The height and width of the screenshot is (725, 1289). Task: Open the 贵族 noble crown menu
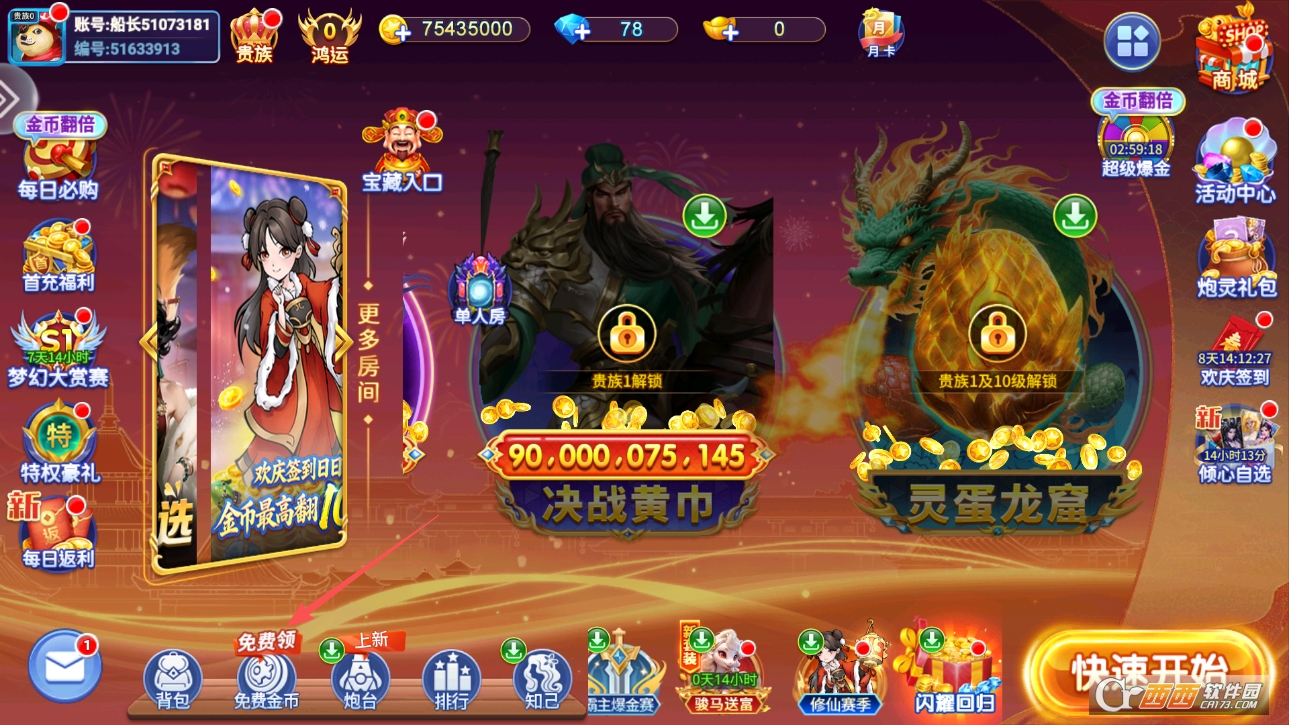(254, 35)
